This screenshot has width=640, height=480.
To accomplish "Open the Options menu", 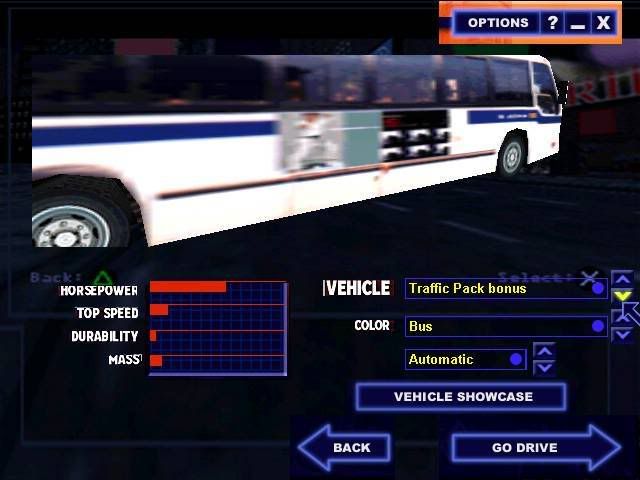I will pos(498,22).
